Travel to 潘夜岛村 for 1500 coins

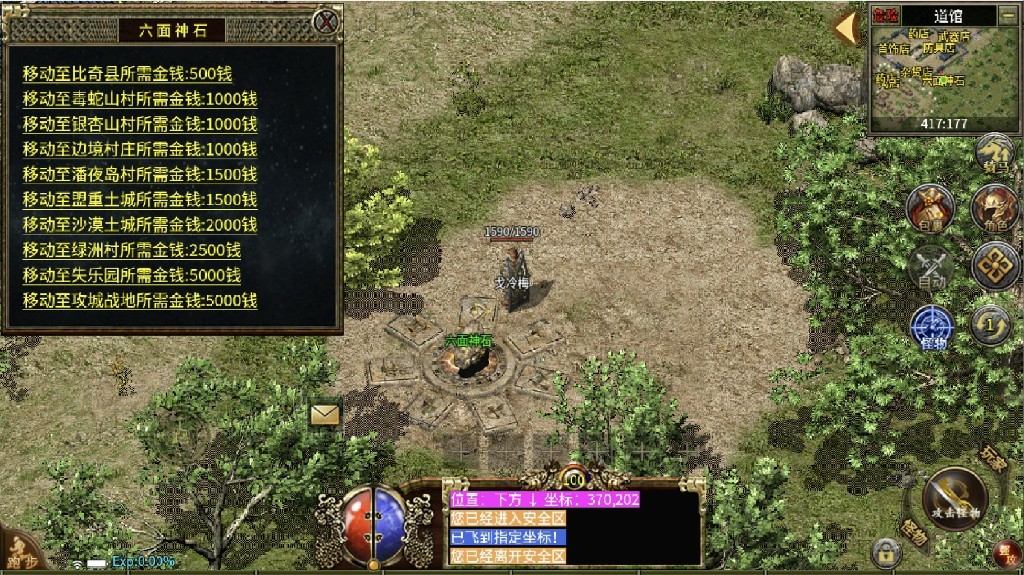tap(140, 174)
